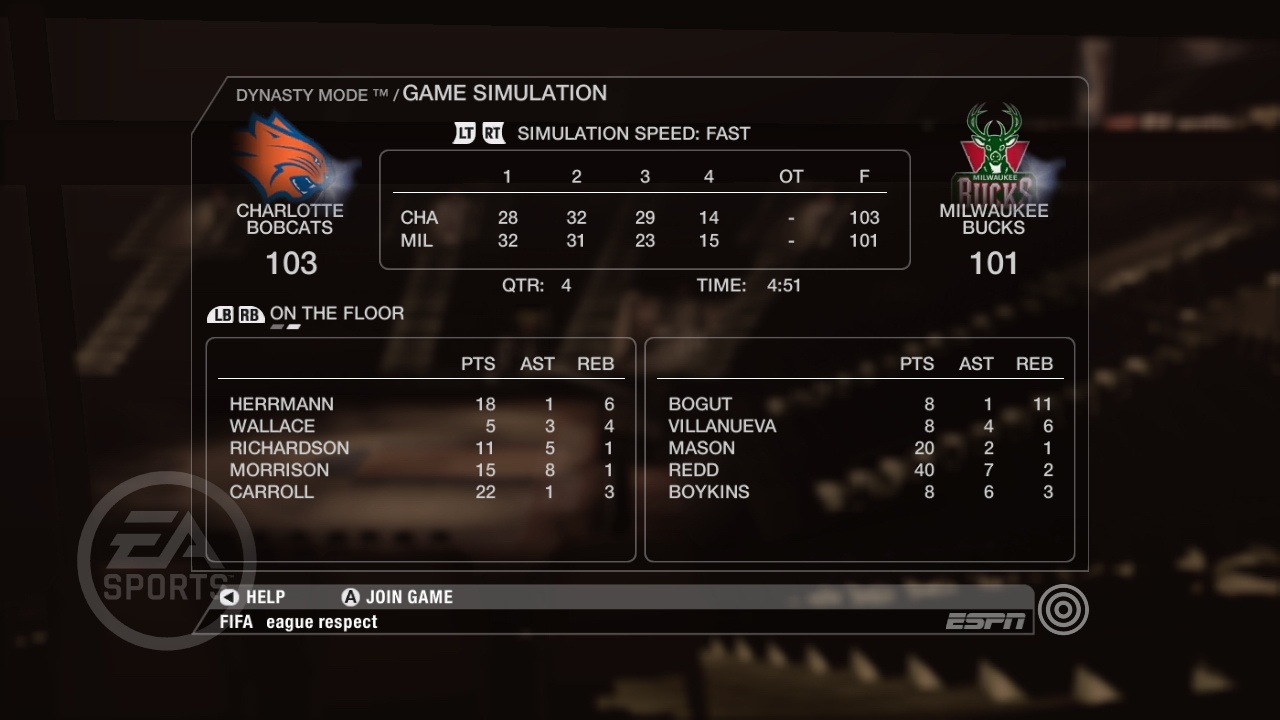The image size is (1280, 720).
Task: Select the OT column header
Action: pos(791,176)
